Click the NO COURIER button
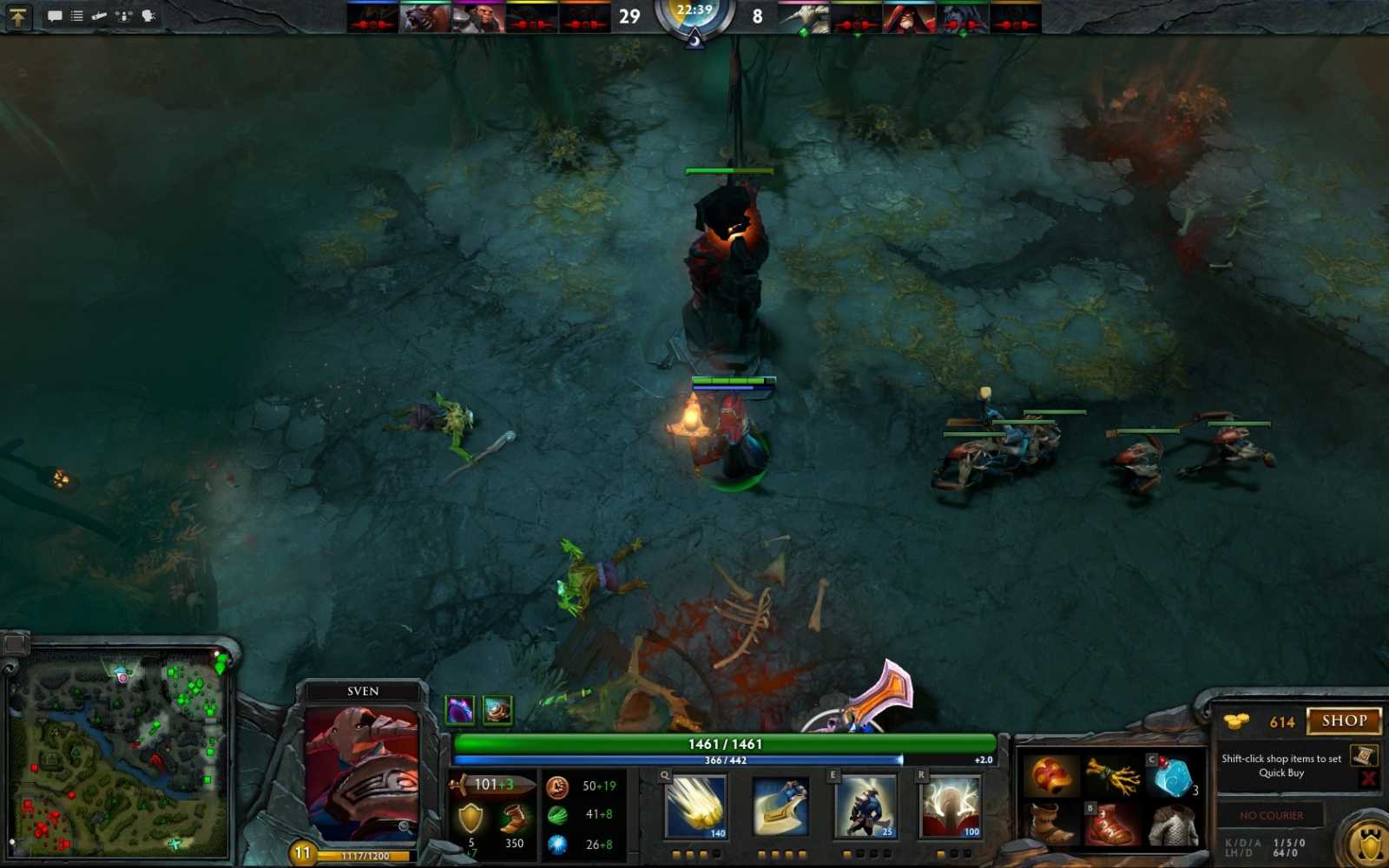 [x=1273, y=816]
